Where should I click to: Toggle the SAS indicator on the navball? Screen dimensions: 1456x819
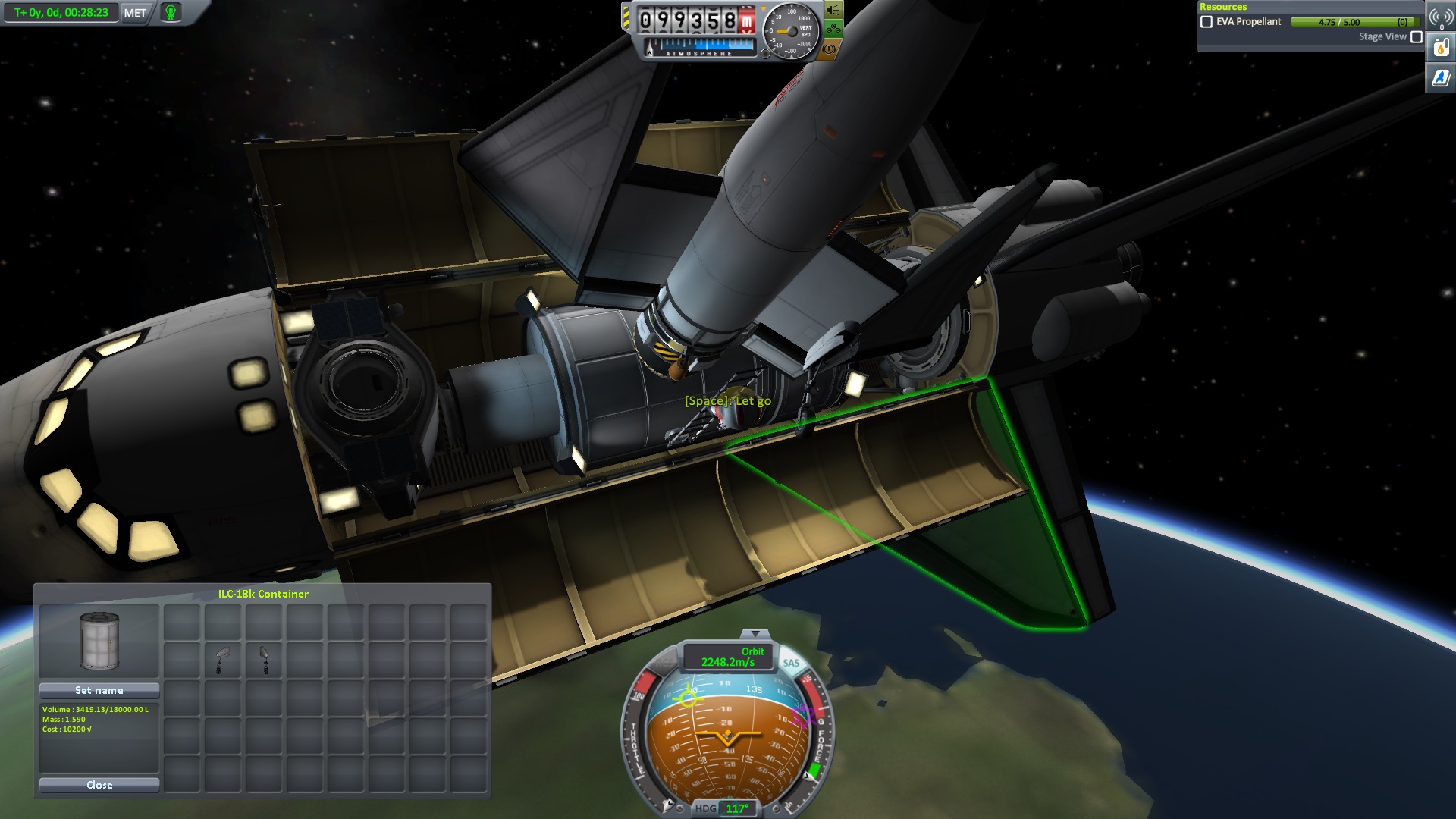pyautogui.click(x=791, y=663)
